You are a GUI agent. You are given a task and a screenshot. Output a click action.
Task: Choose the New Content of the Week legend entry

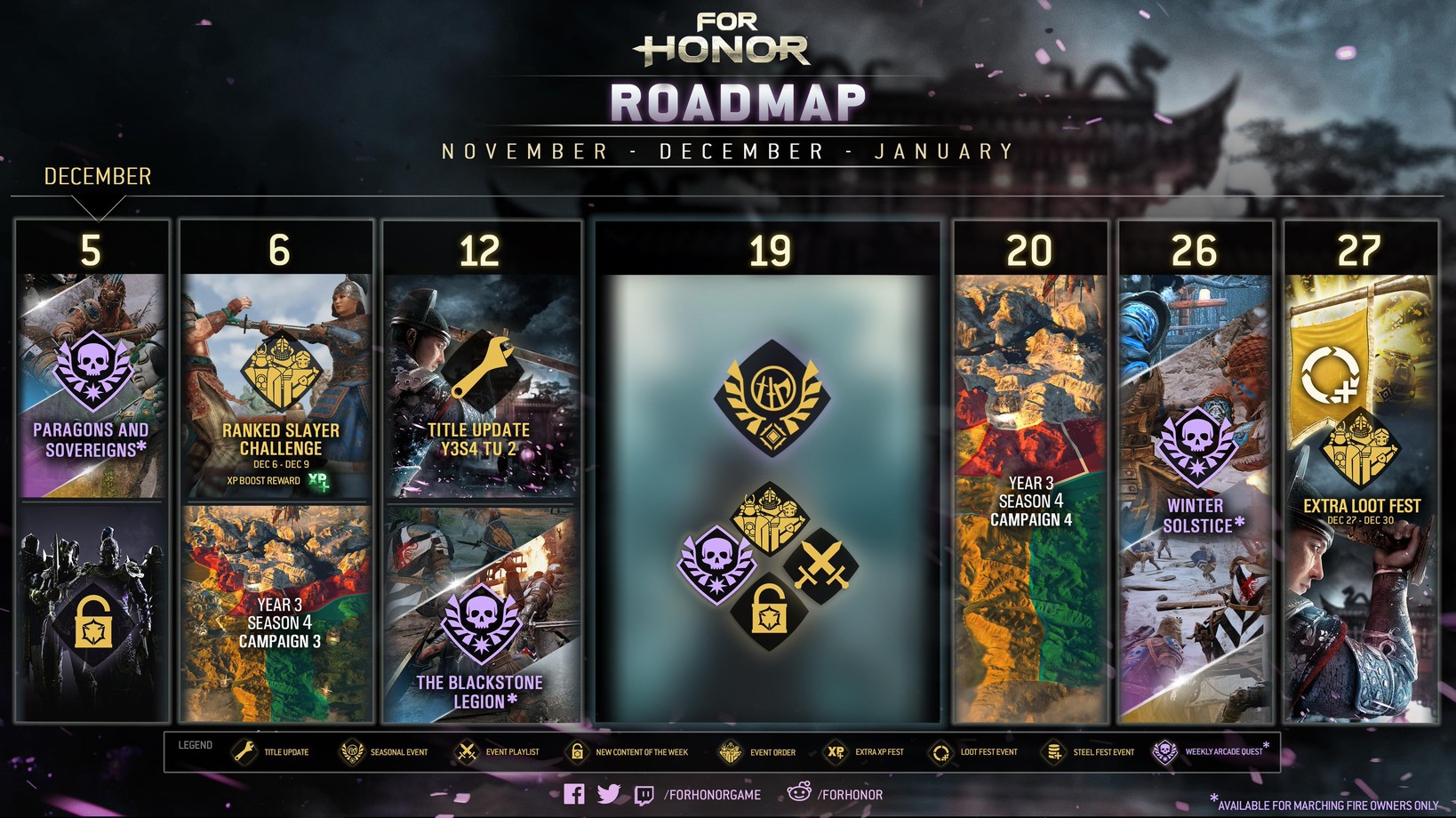(628, 752)
